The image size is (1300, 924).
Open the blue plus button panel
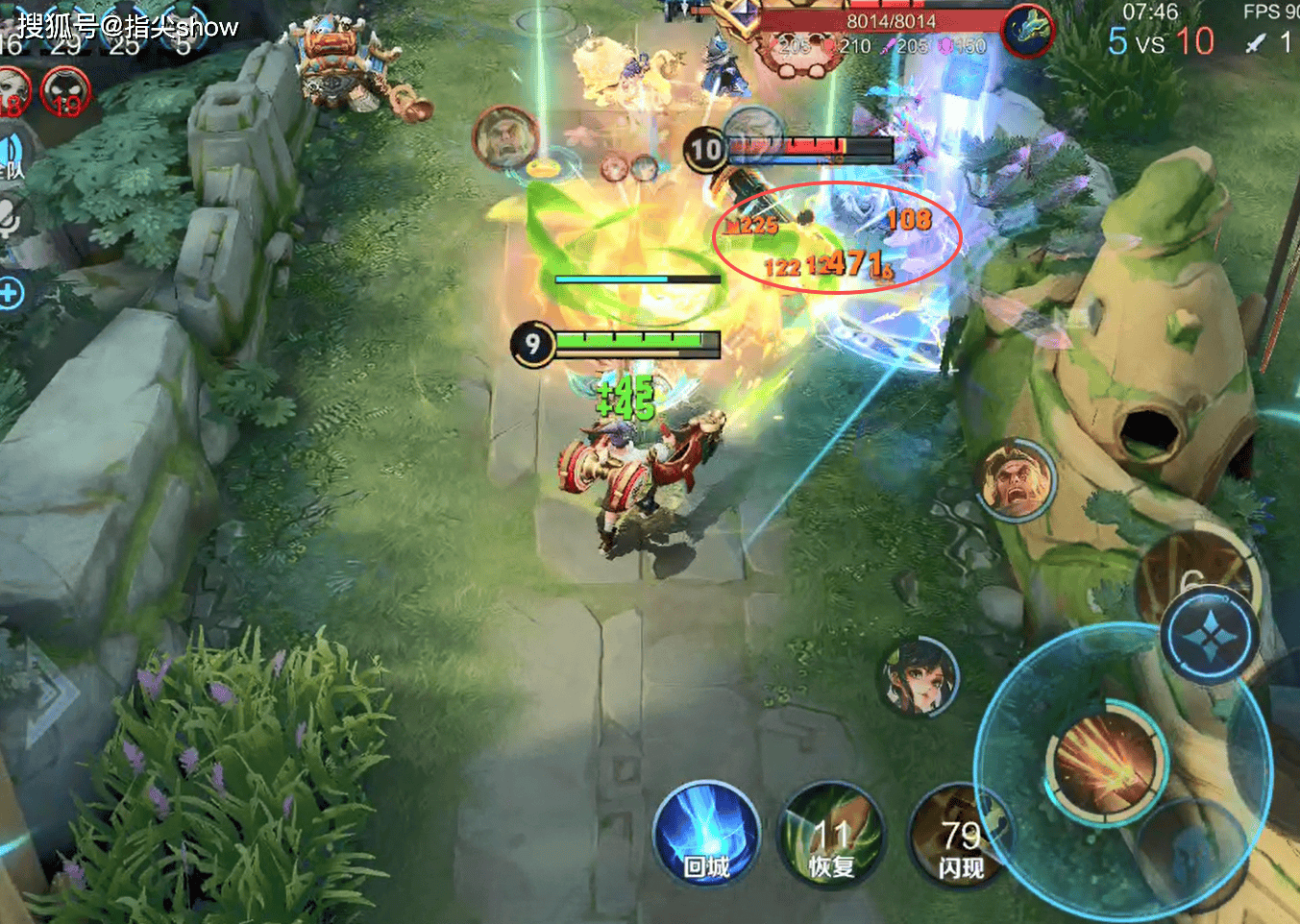tap(10, 293)
